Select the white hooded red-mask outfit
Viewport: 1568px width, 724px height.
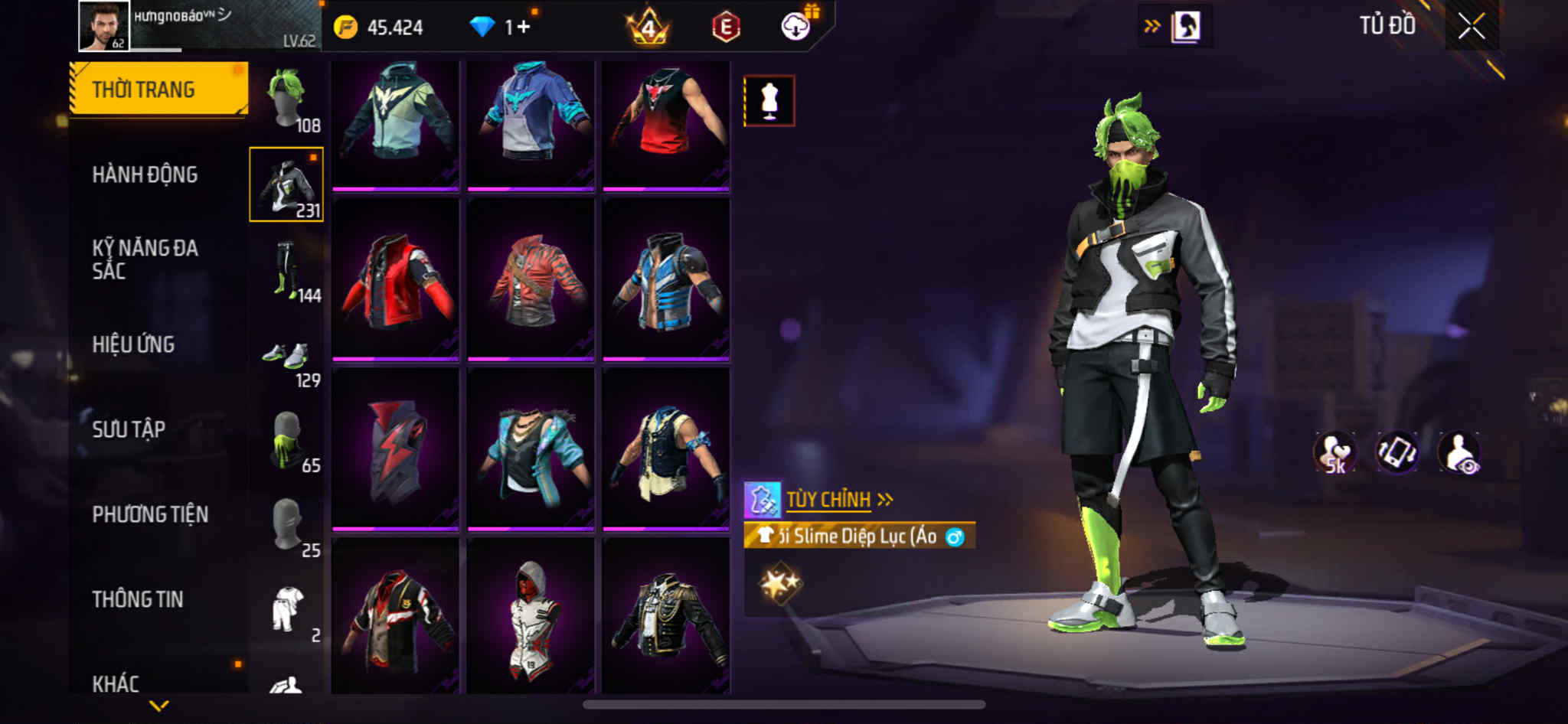[x=531, y=618]
